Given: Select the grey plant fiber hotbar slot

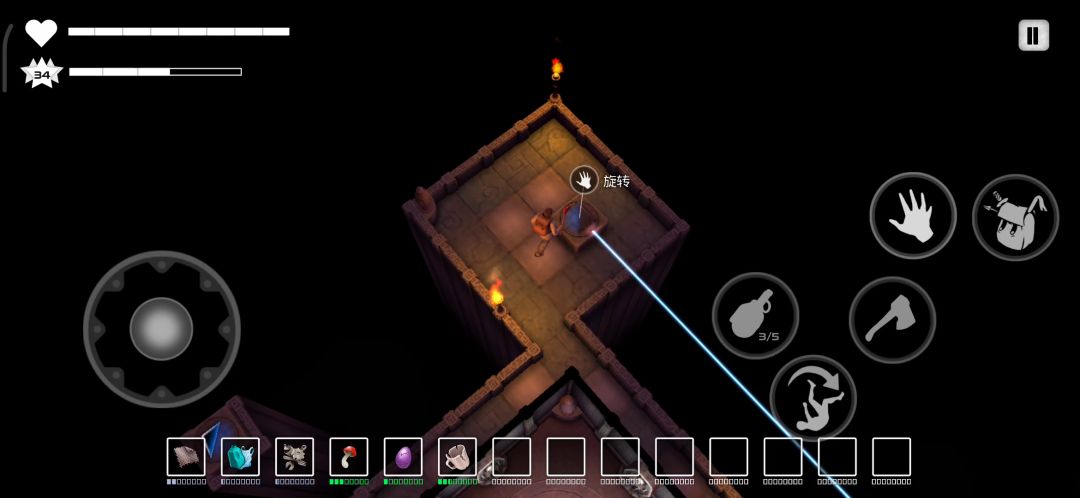Looking at the screenshot, I should click(x=294, y=457).
